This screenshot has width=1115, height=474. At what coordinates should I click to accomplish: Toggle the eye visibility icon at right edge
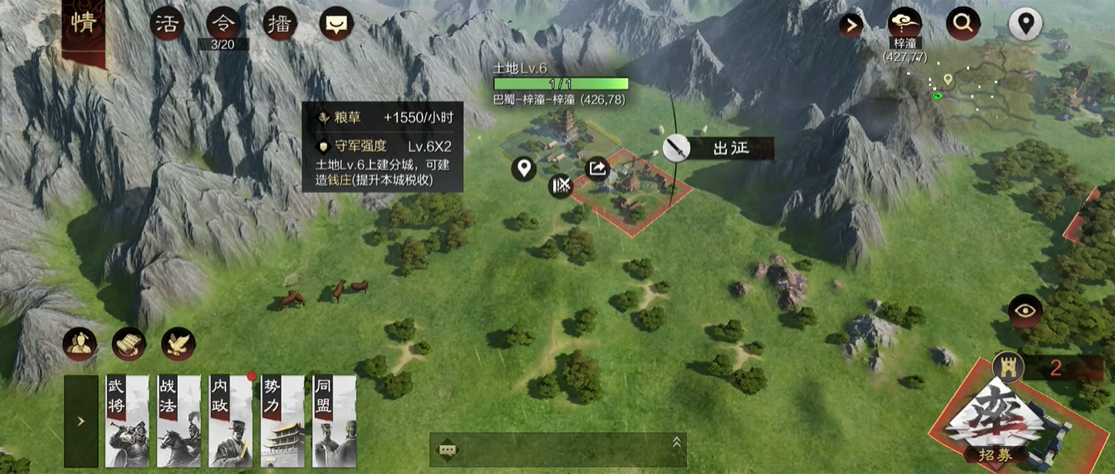click(x=1025, y=311)
